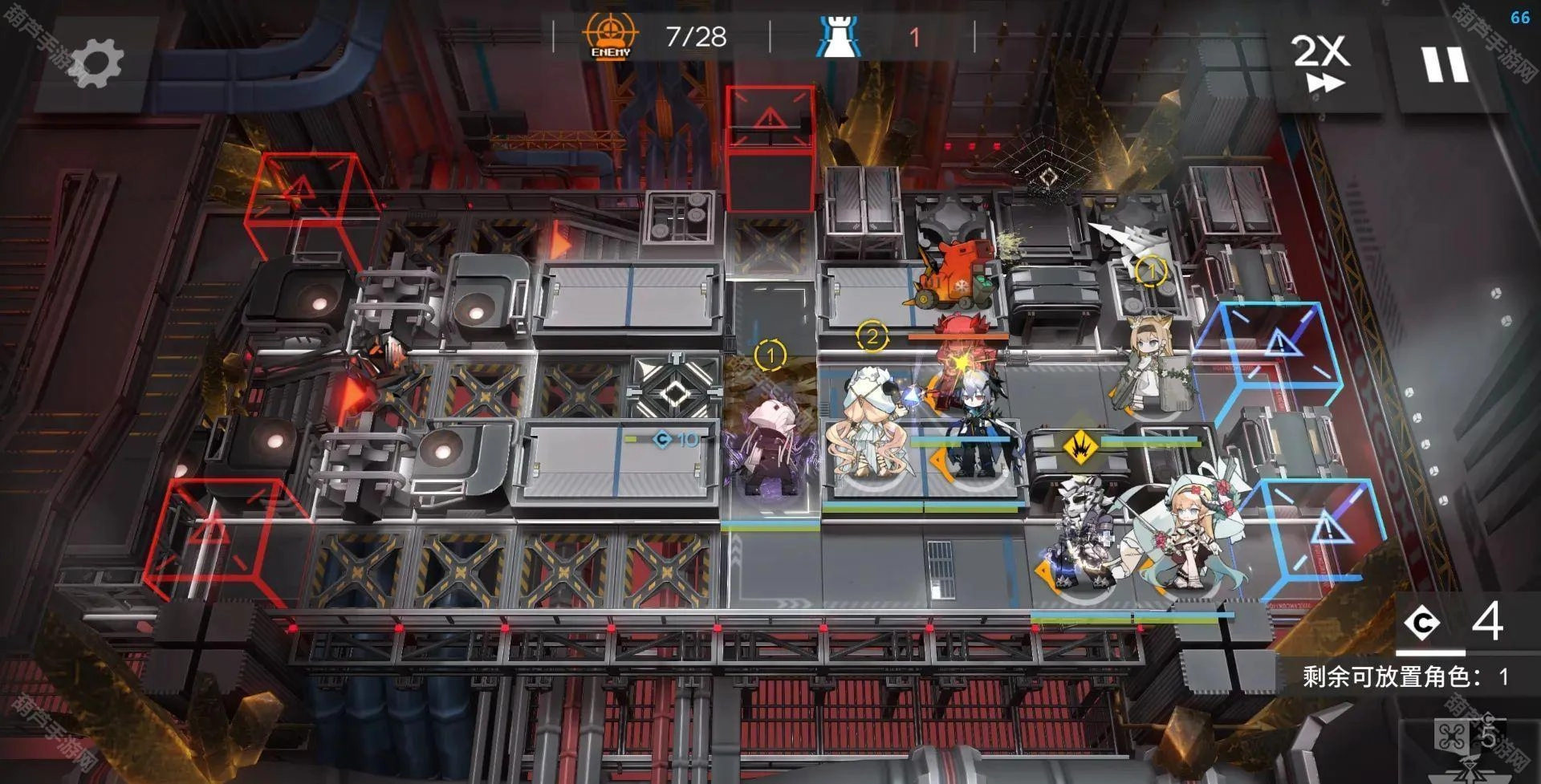The height and width of the screenshot is (784, 1541).
Task: Open the gear settings menu
Action: [96, 64]
